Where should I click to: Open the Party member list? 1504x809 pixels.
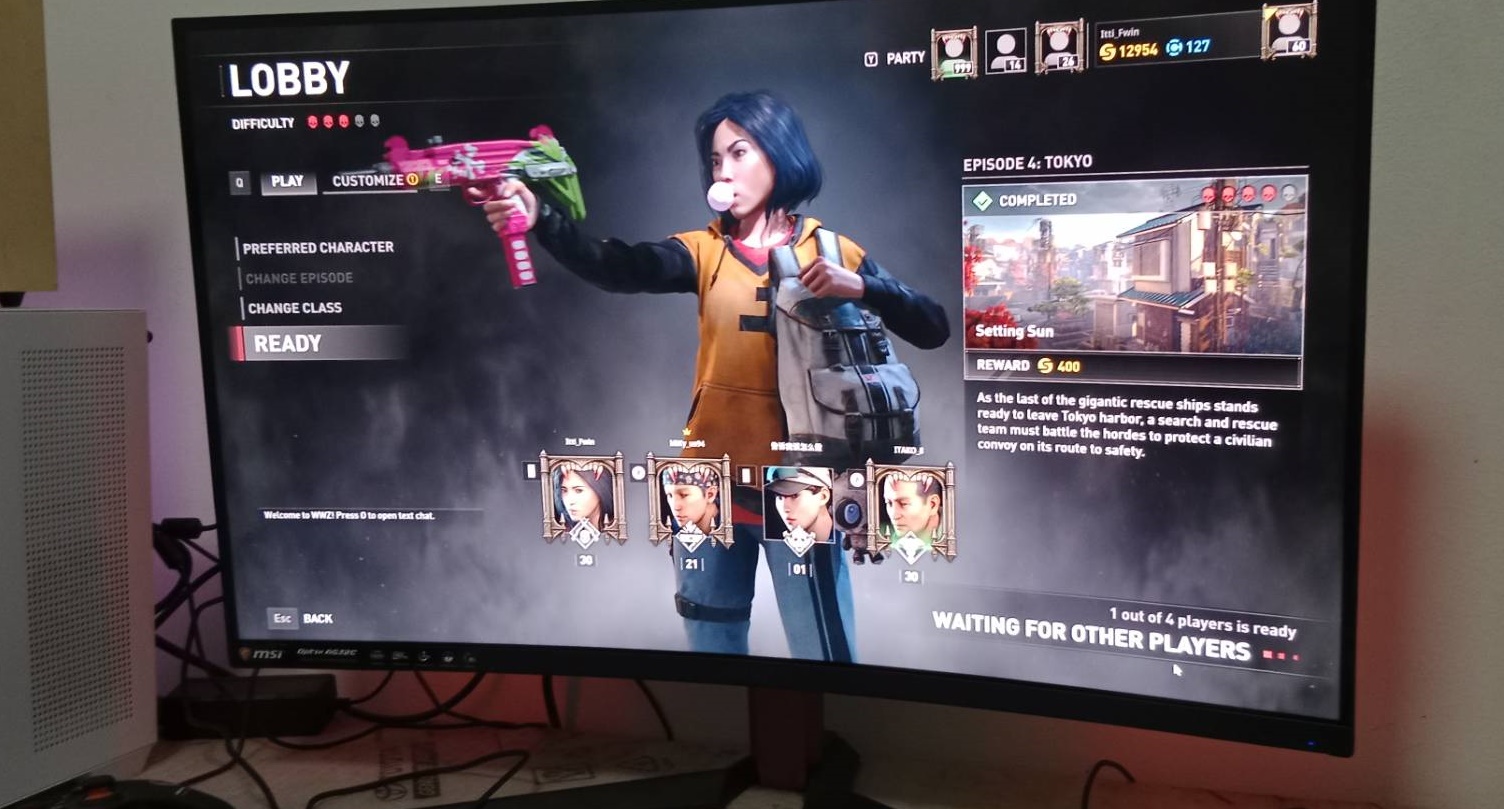[905, 58]
